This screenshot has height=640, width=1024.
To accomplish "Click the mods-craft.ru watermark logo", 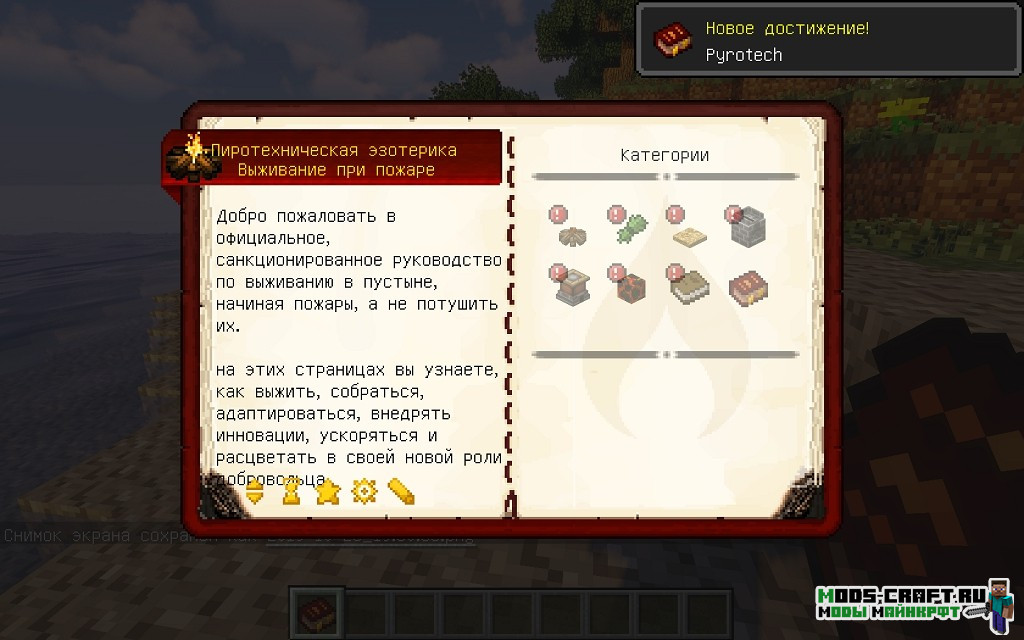I will [x=903, y=603].
